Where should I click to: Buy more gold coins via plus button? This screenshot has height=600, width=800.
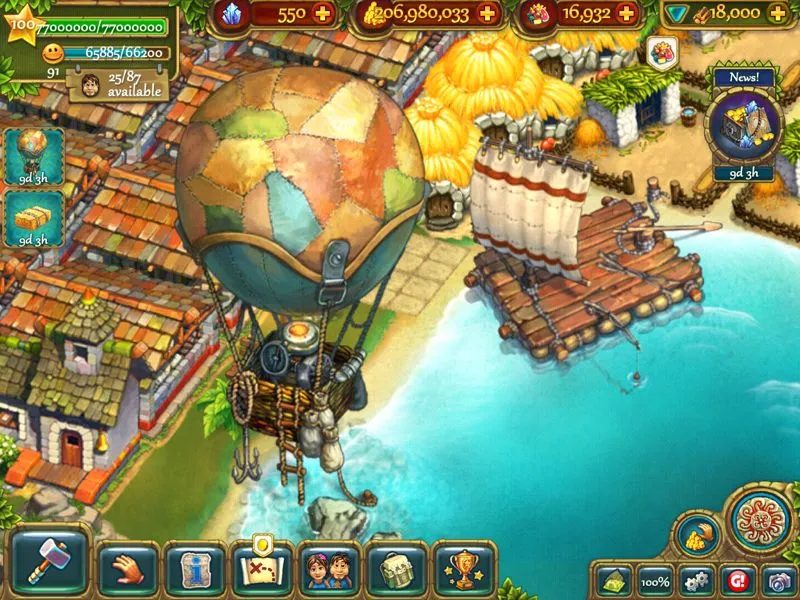click(x=487, y=14)
